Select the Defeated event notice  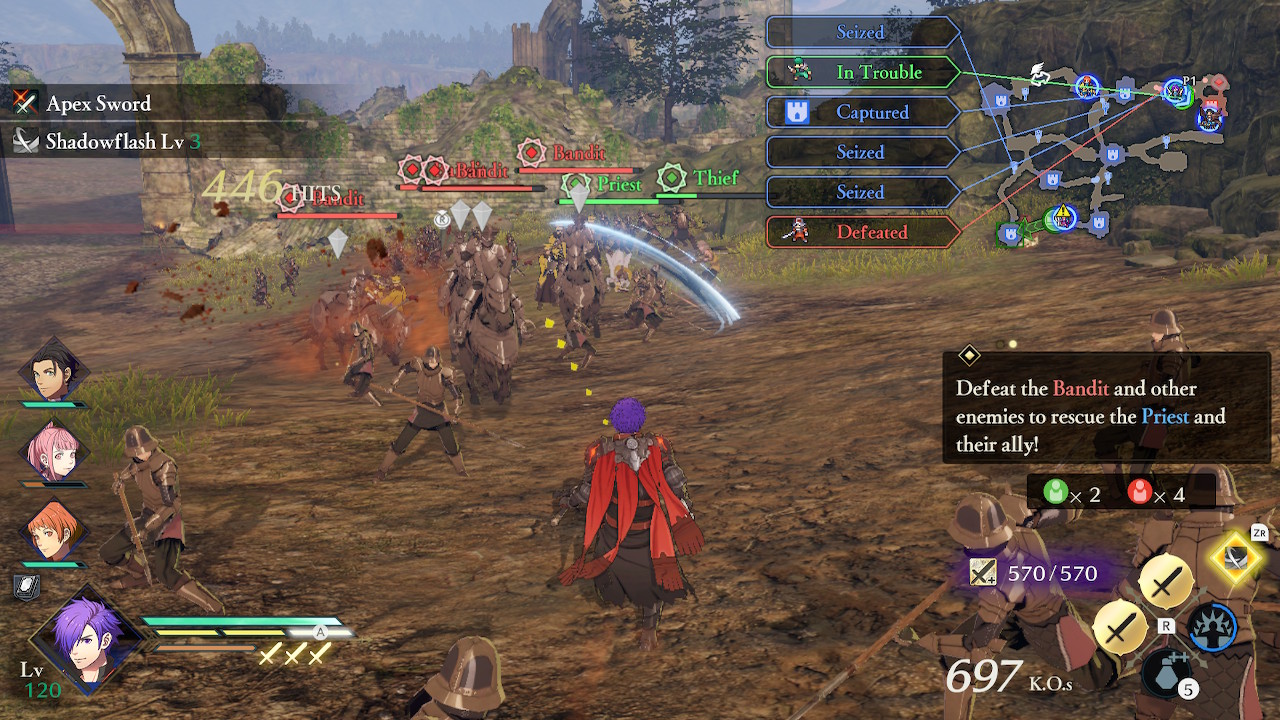pos(862,232)
